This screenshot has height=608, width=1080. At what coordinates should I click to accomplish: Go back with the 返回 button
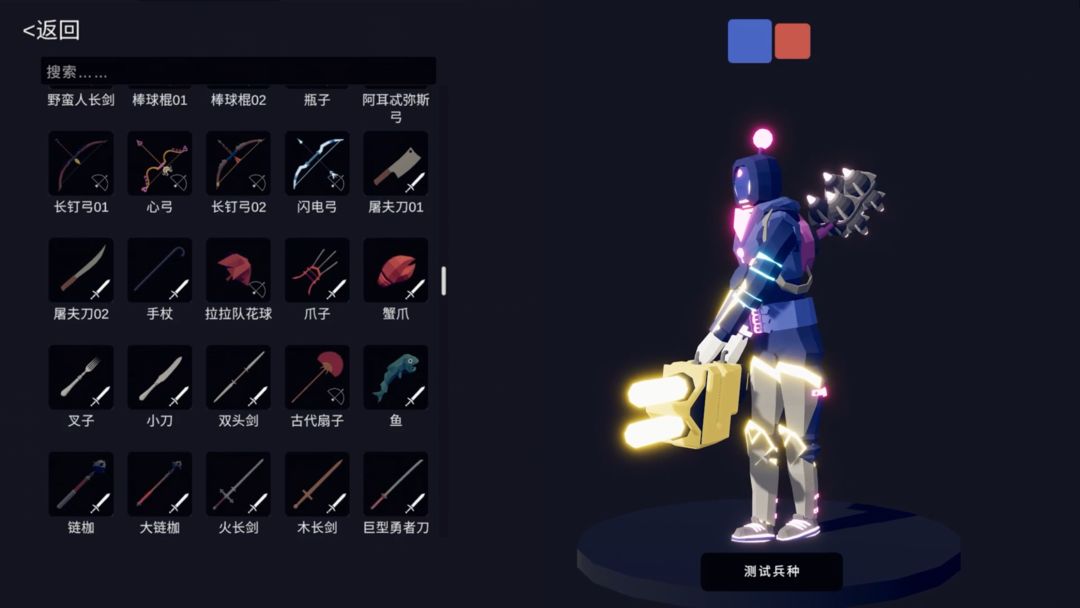point(51,30)
